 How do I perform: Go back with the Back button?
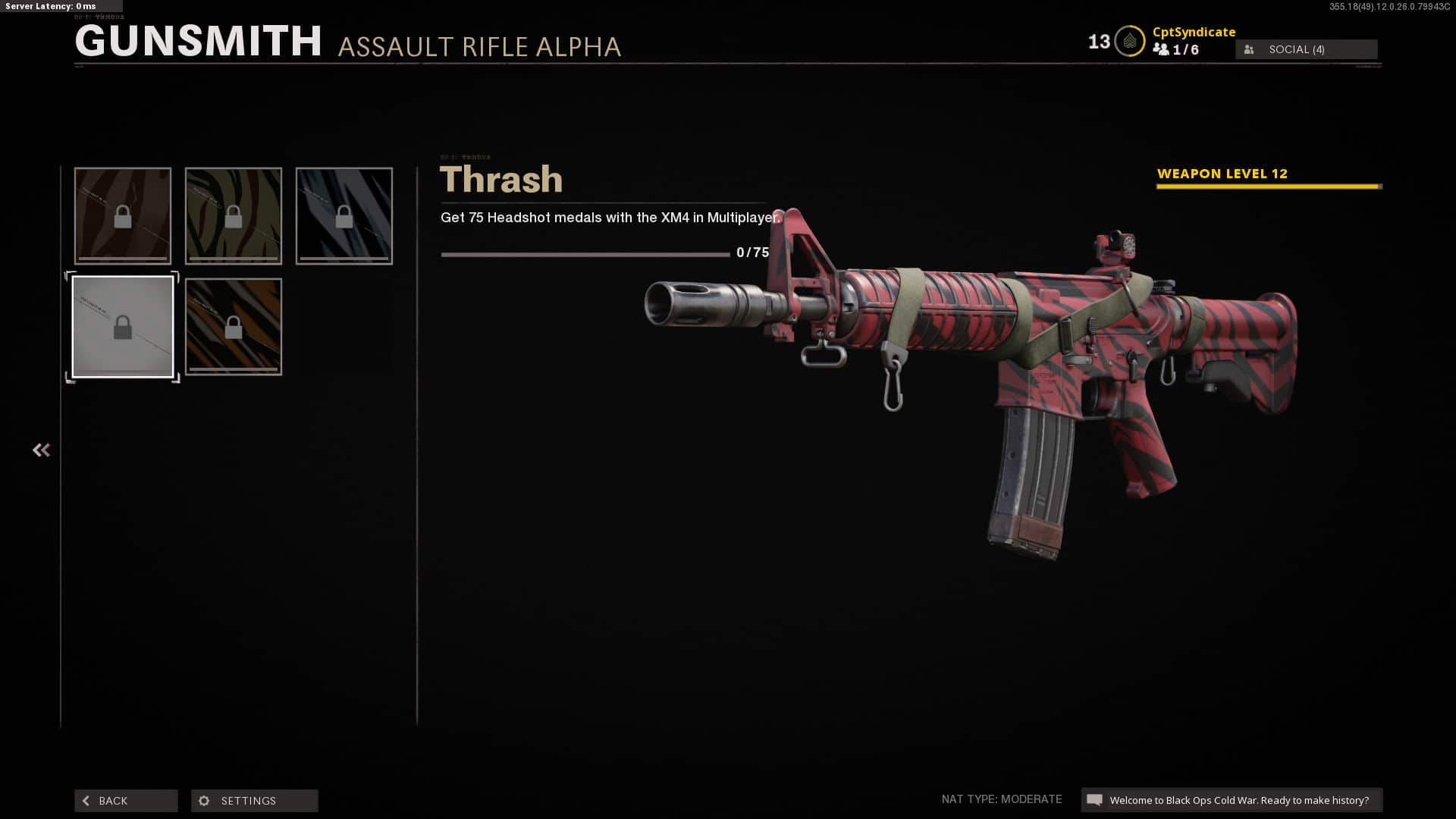point(126,801)
